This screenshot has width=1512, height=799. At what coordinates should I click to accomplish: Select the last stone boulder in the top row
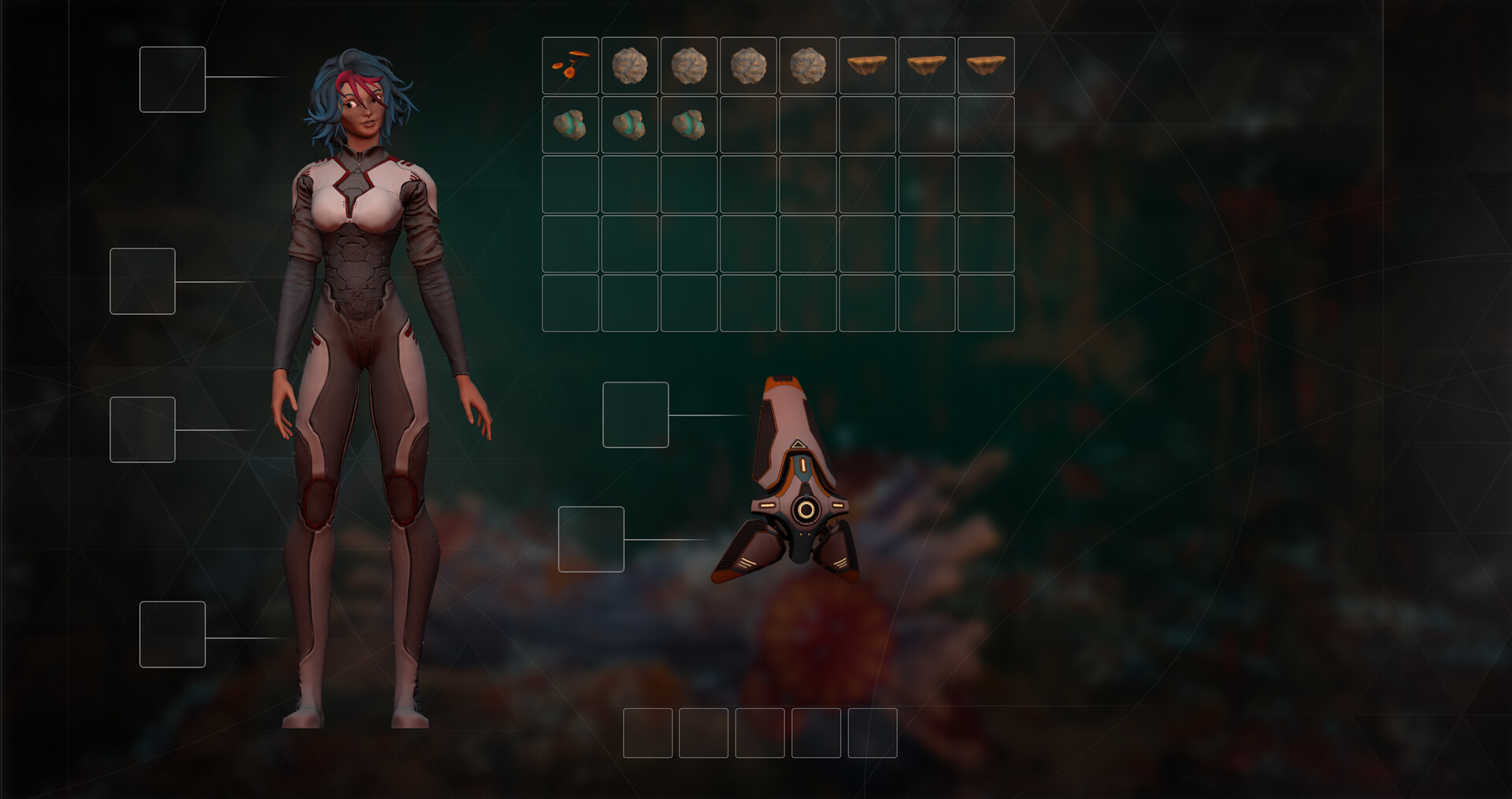pyautogui.click(x=808, y=65)
